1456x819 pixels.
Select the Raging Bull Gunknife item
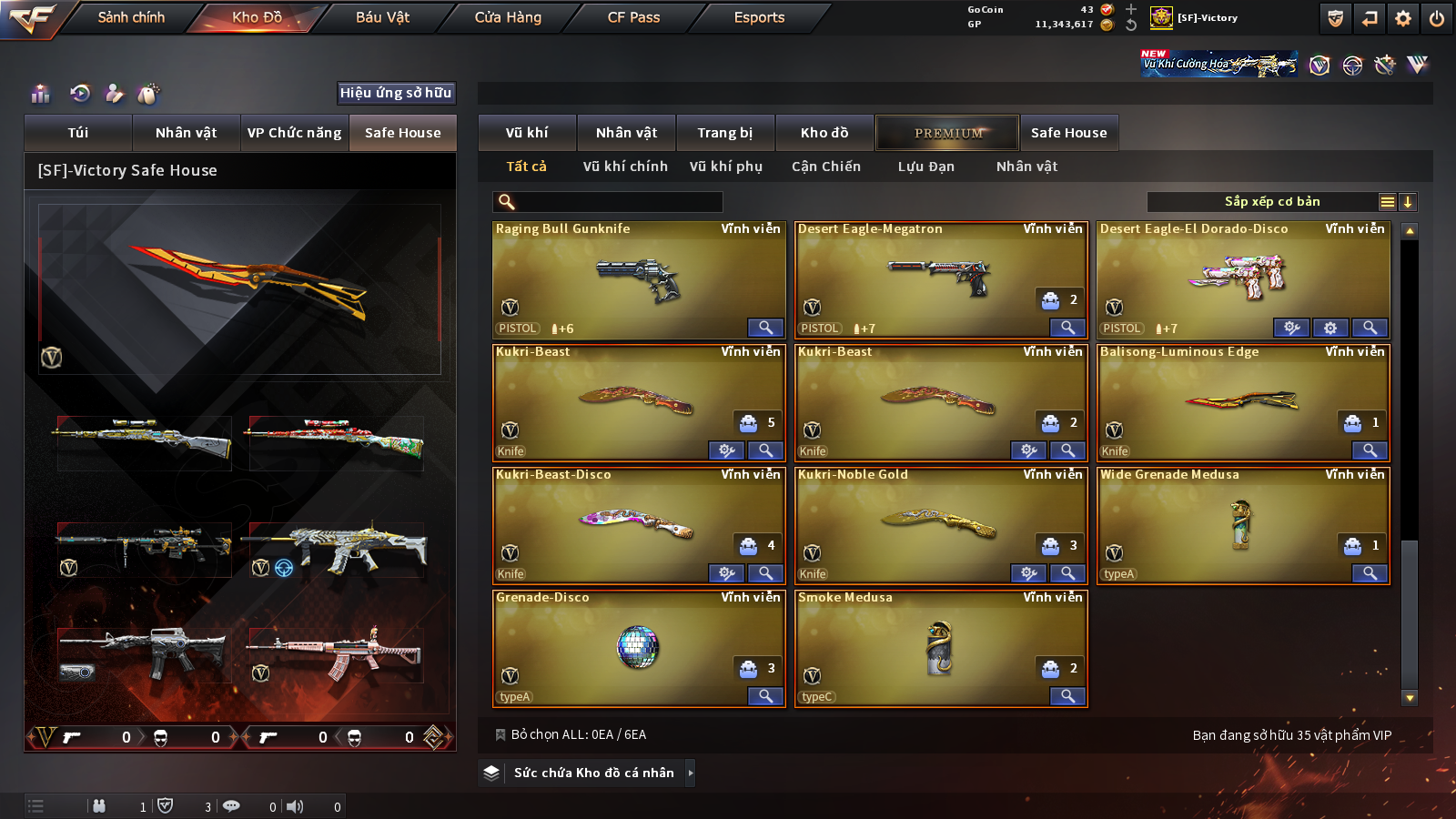pos(637,278)
